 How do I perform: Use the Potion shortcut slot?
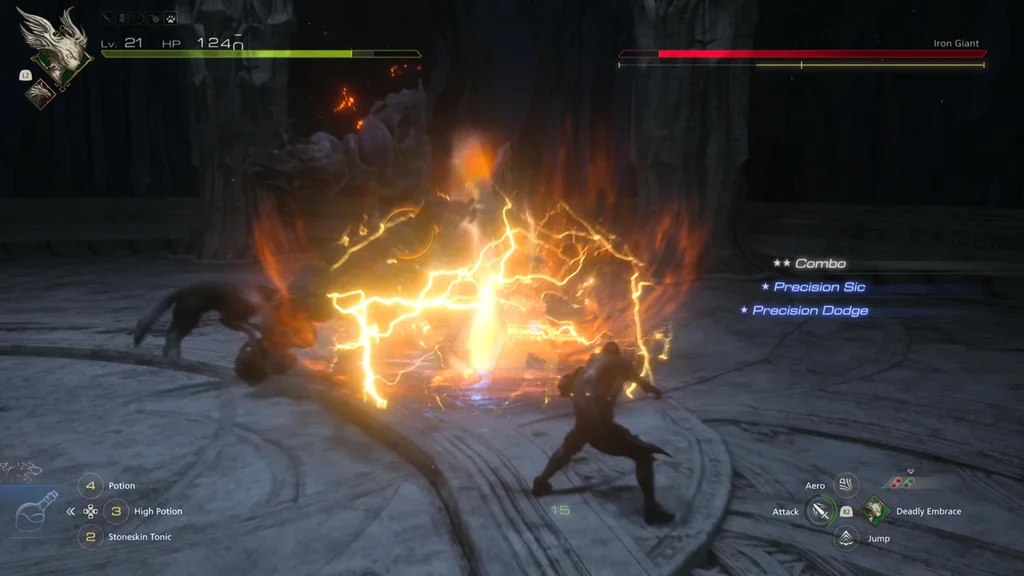click(x=91, y=486)
